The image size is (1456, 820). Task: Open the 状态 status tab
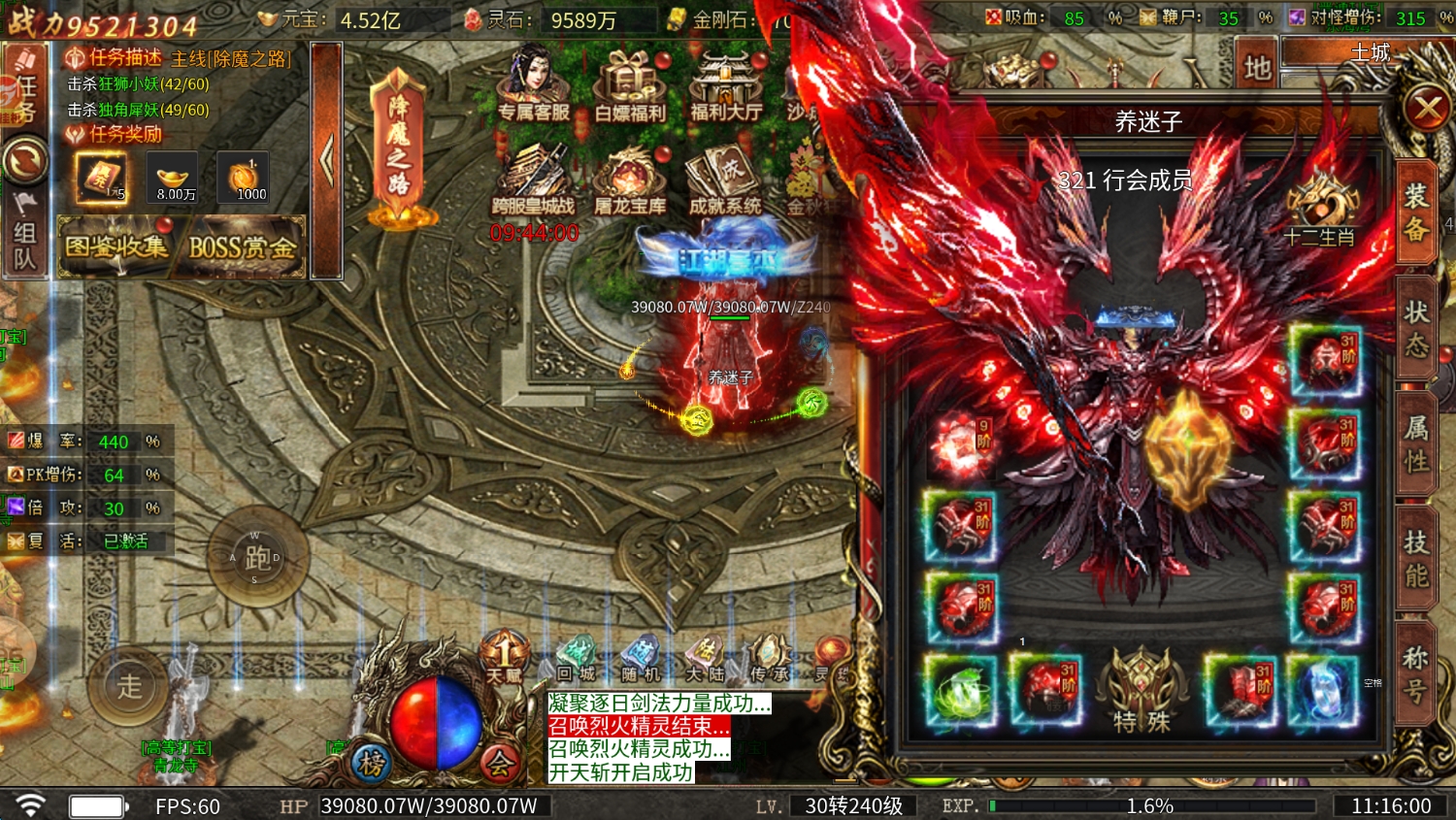(1416, 327)
